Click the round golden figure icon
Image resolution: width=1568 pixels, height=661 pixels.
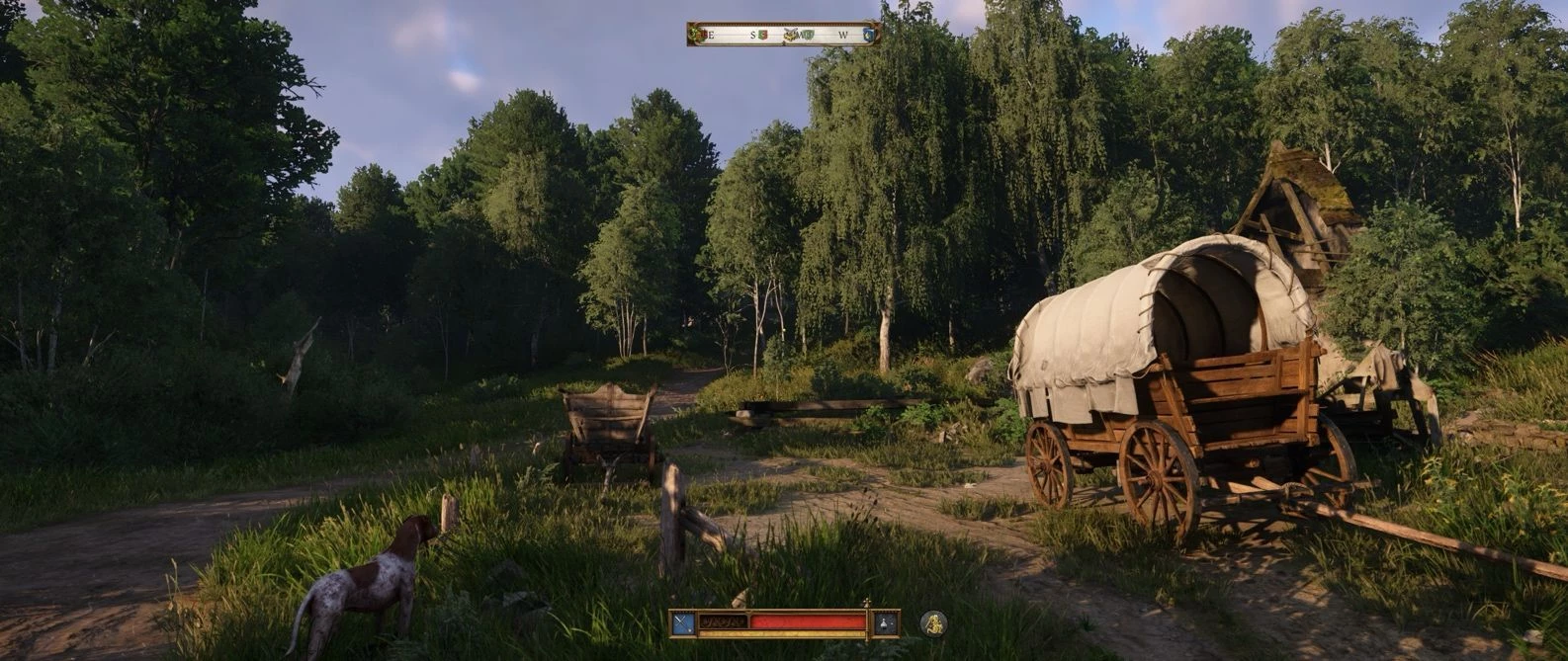pyautogui.click(x=933, y=622)
